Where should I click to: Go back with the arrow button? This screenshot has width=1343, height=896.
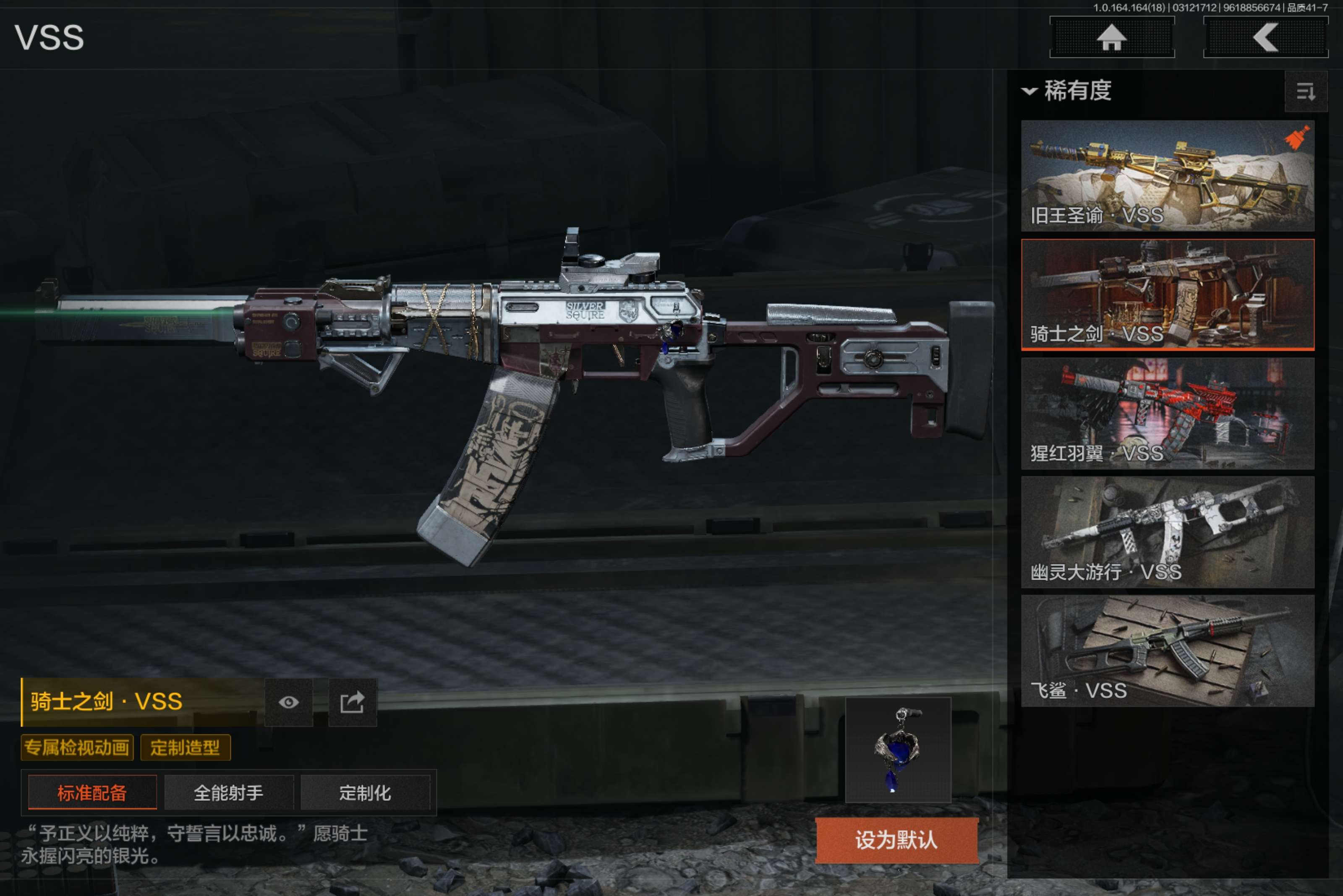pyautogui.click(x=1265, y=38)
